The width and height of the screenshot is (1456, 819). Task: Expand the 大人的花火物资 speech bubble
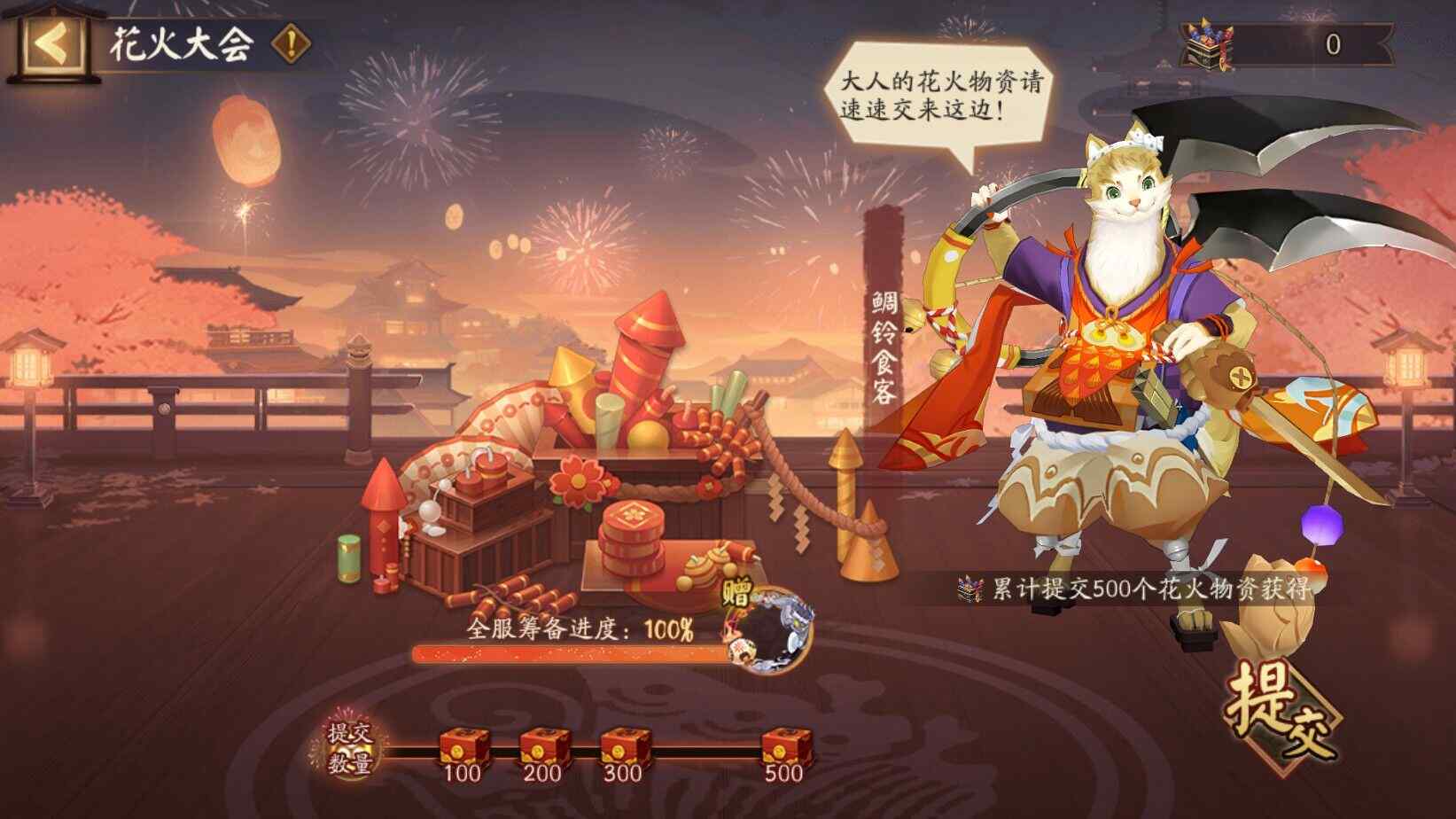click(x=946, y=91)
